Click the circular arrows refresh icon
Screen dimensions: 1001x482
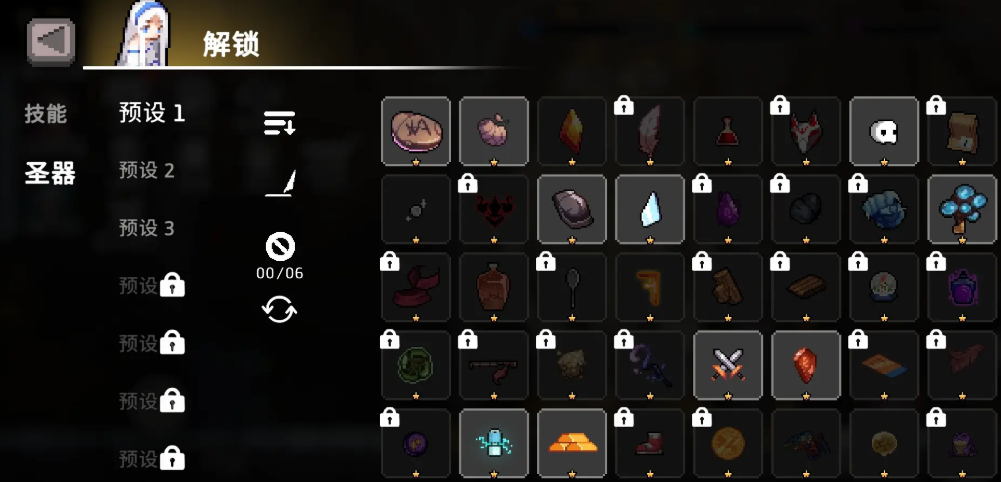(x=279, y=309)
